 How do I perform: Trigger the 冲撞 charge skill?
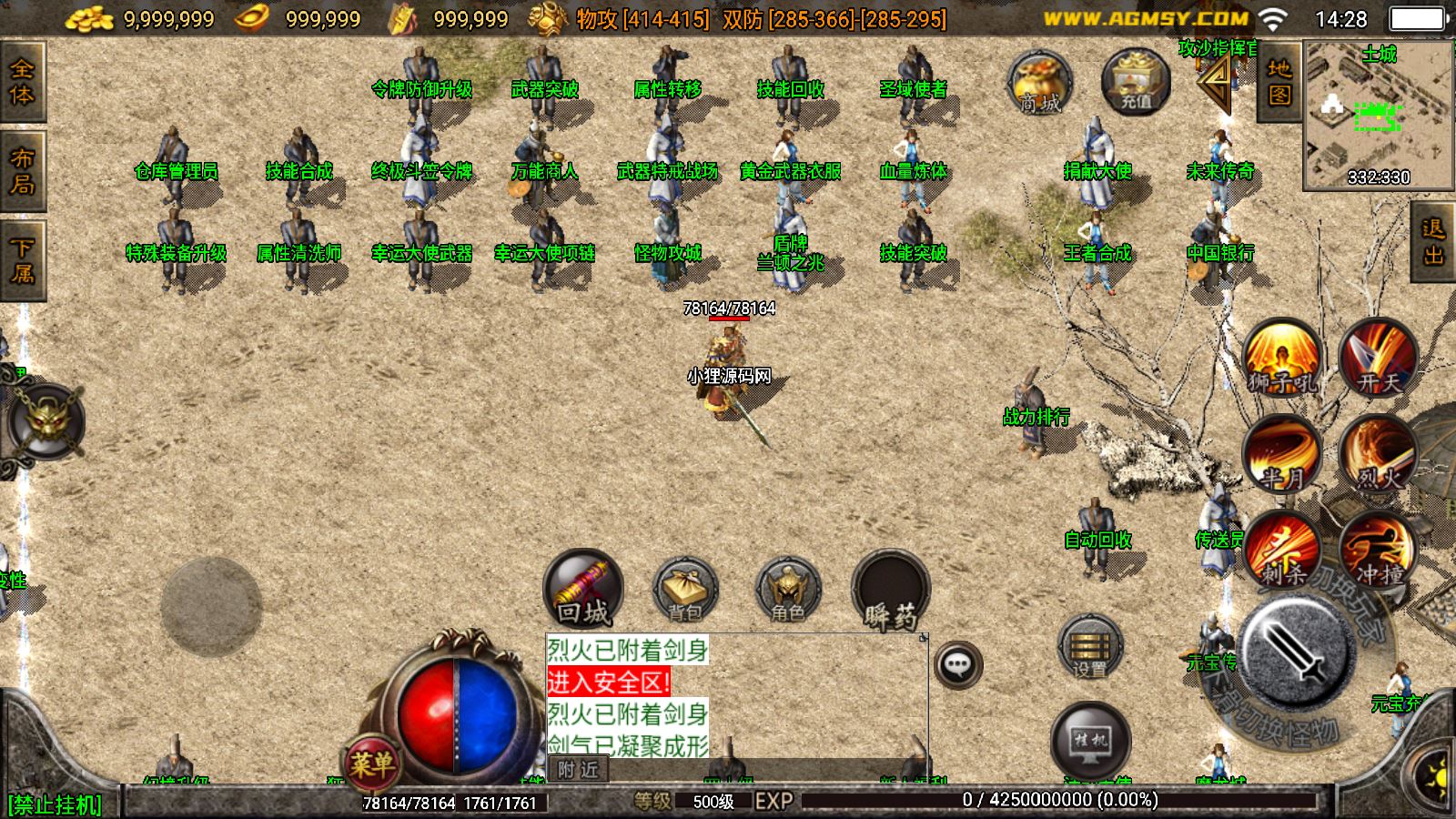point(1378,551)
